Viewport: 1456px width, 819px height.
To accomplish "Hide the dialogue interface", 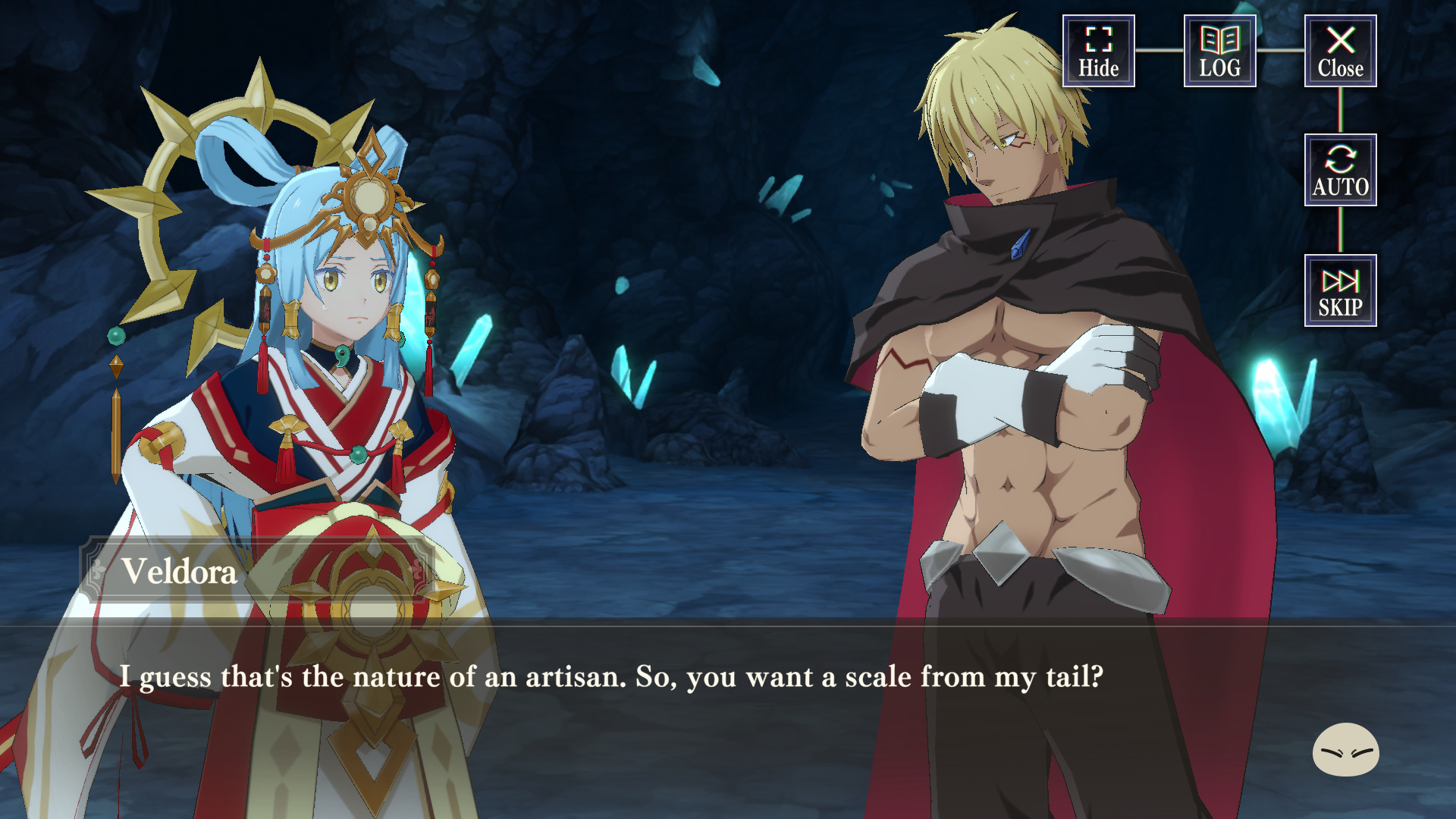I will tap(1098, 51).
